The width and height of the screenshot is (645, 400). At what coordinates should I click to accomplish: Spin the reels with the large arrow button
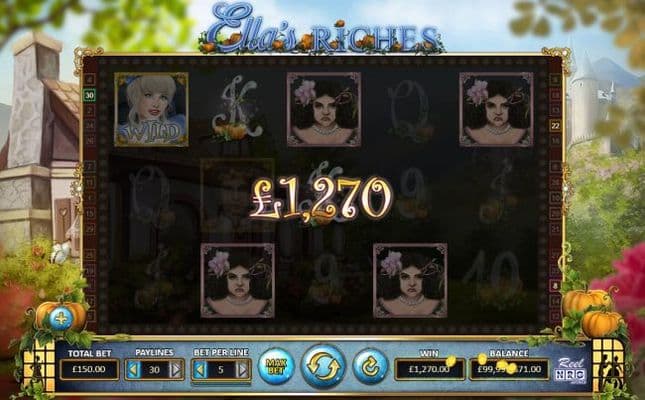point(323,366)
